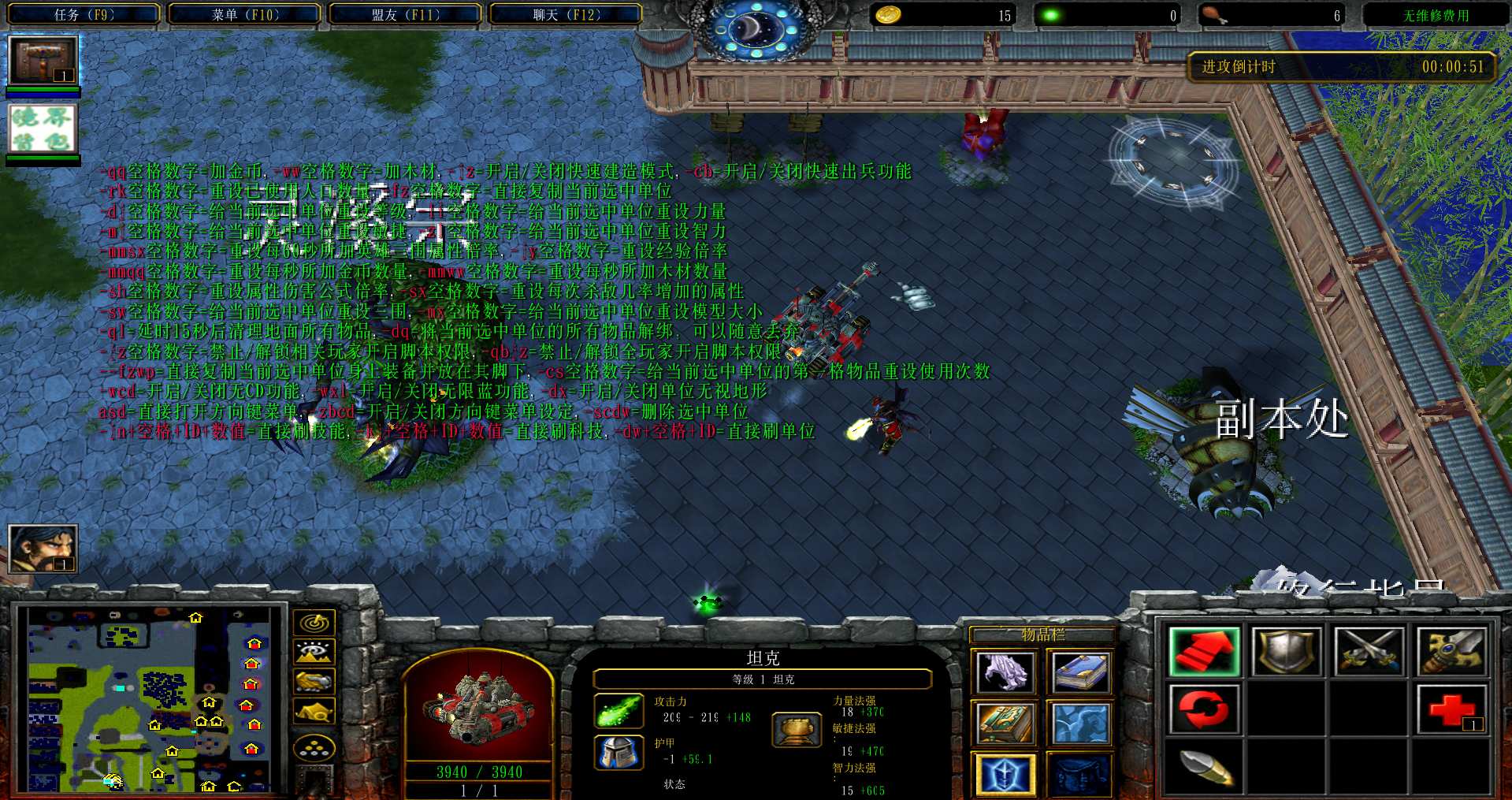Use the glowing blue shield item
Screen dimensions: 1512x800
pyautogui.click(x=1004, y=774)
